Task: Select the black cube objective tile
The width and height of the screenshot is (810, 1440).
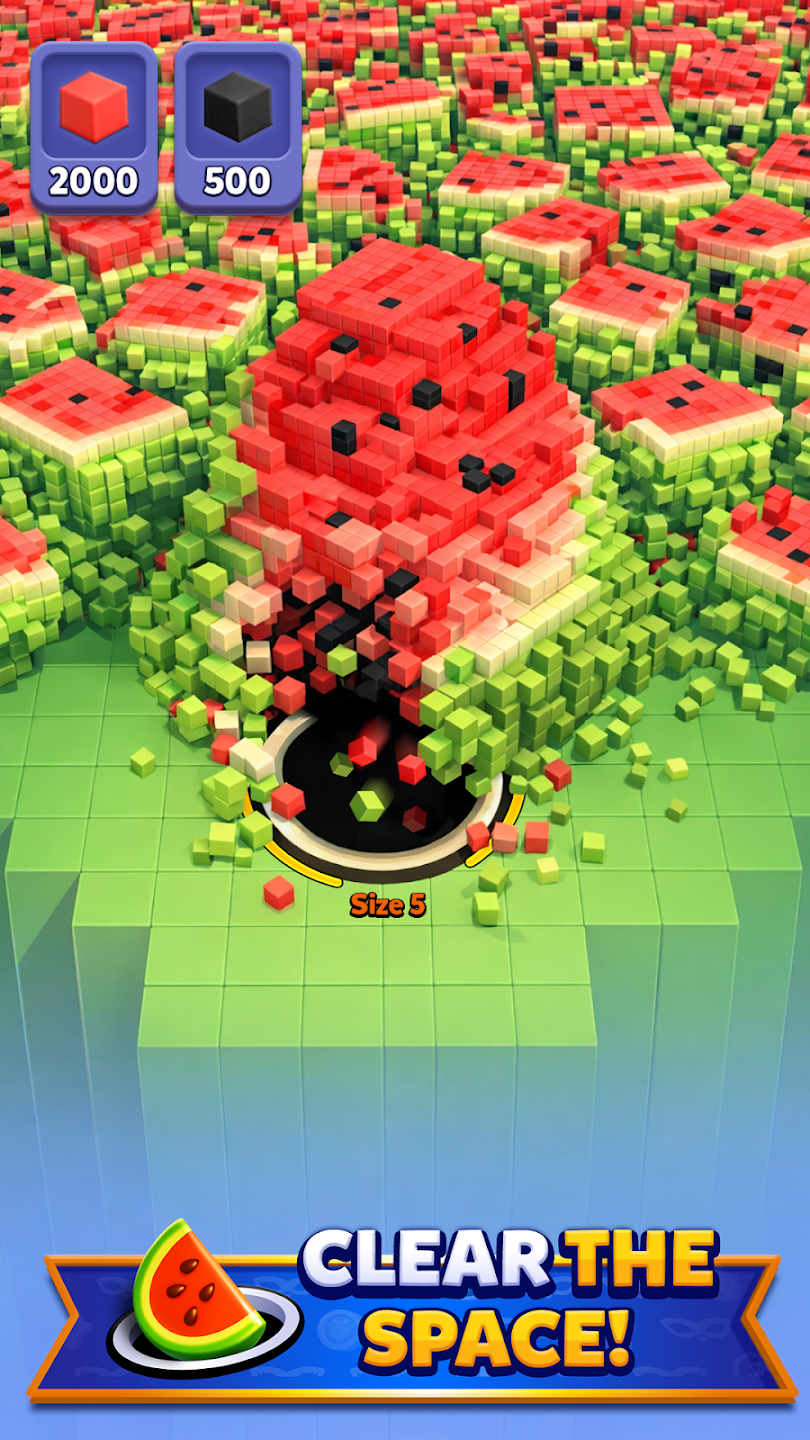Action: tap(238, 127)
